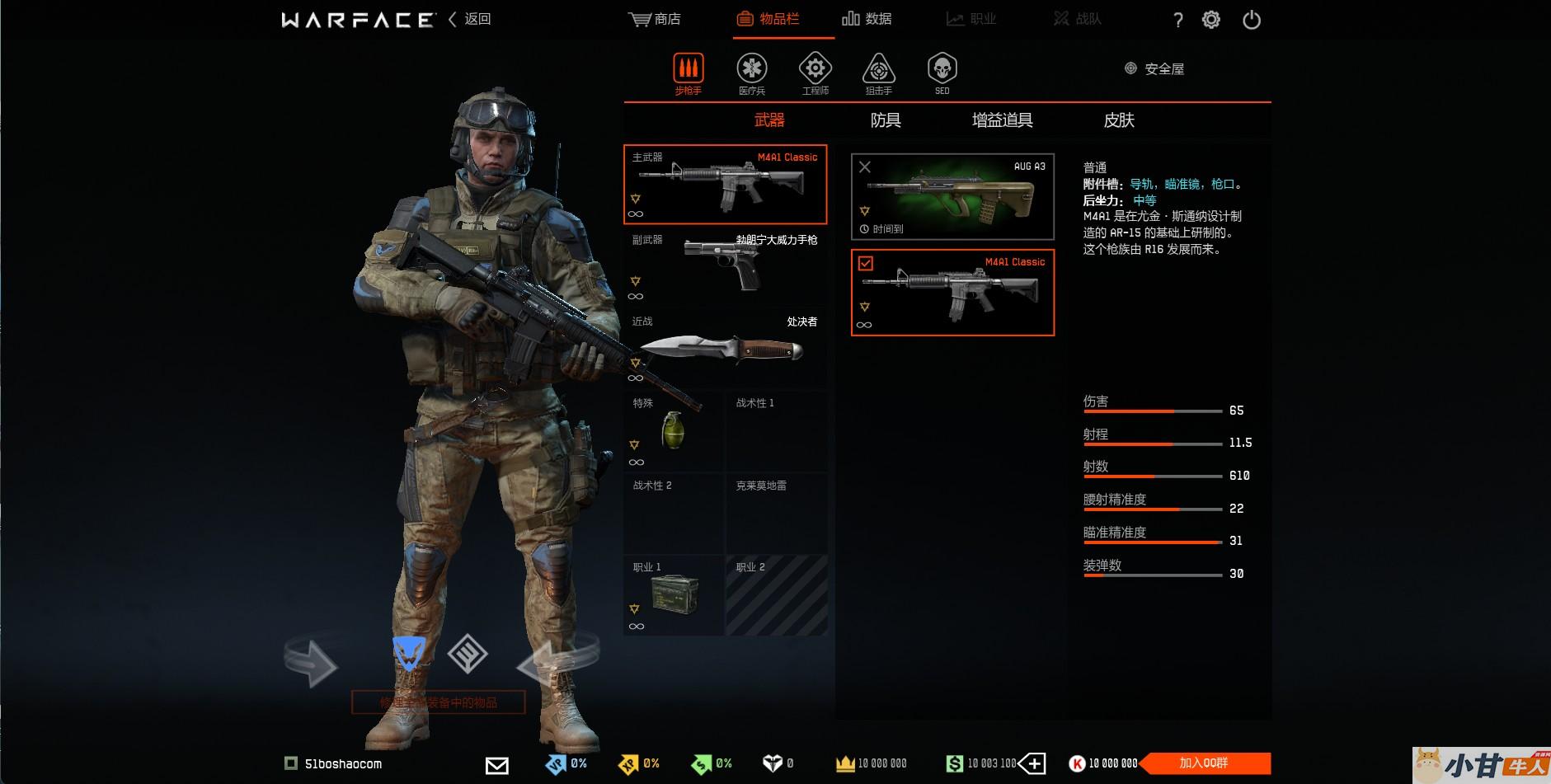Open the 商店 shop menu
Viewport: 1551px width, 784px height.
(655, 19)
